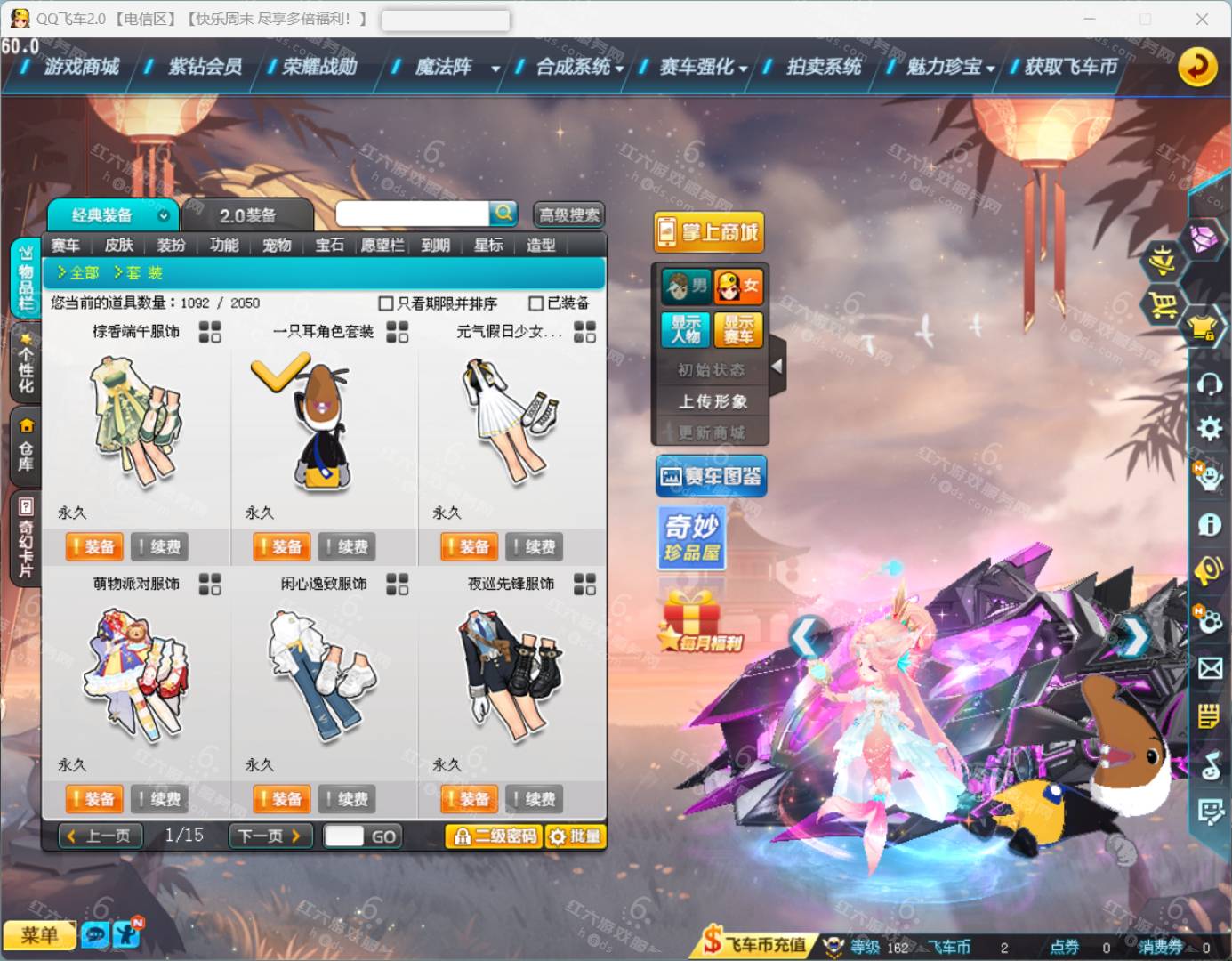The width and height of the screenshot is (1232, 961).
Task: Open the 掌上商城 mobile mall
Action: point(710,233)
